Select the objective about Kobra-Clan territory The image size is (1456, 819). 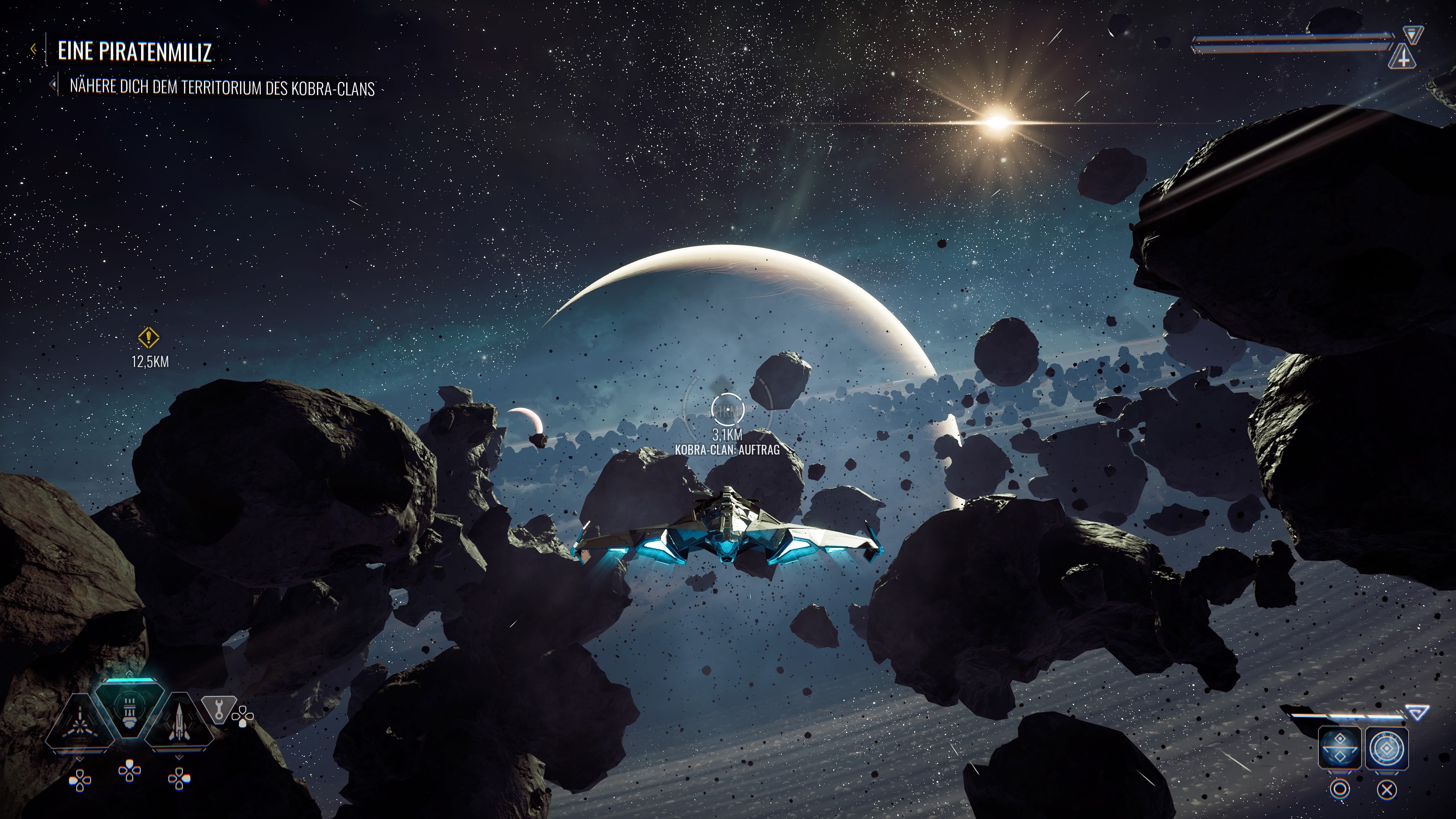point(221,88)
